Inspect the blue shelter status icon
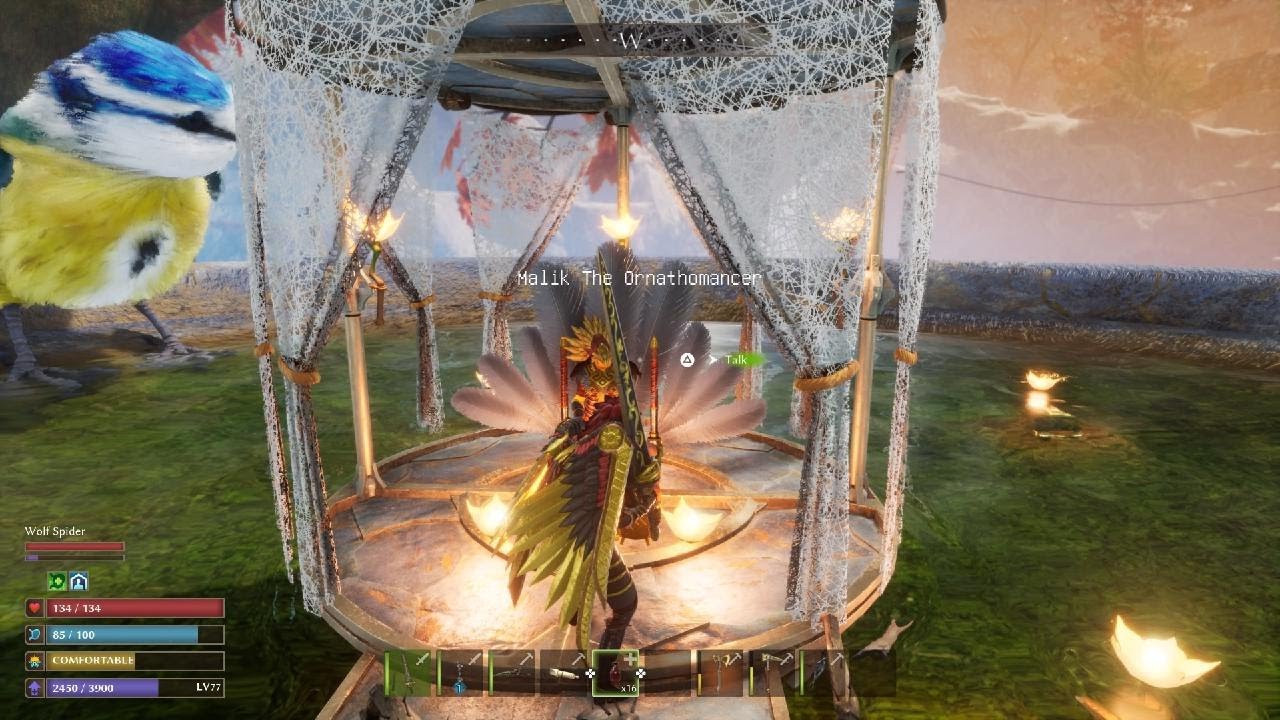The height and width of the screenshot is (720, 1280). pos(78,581)
